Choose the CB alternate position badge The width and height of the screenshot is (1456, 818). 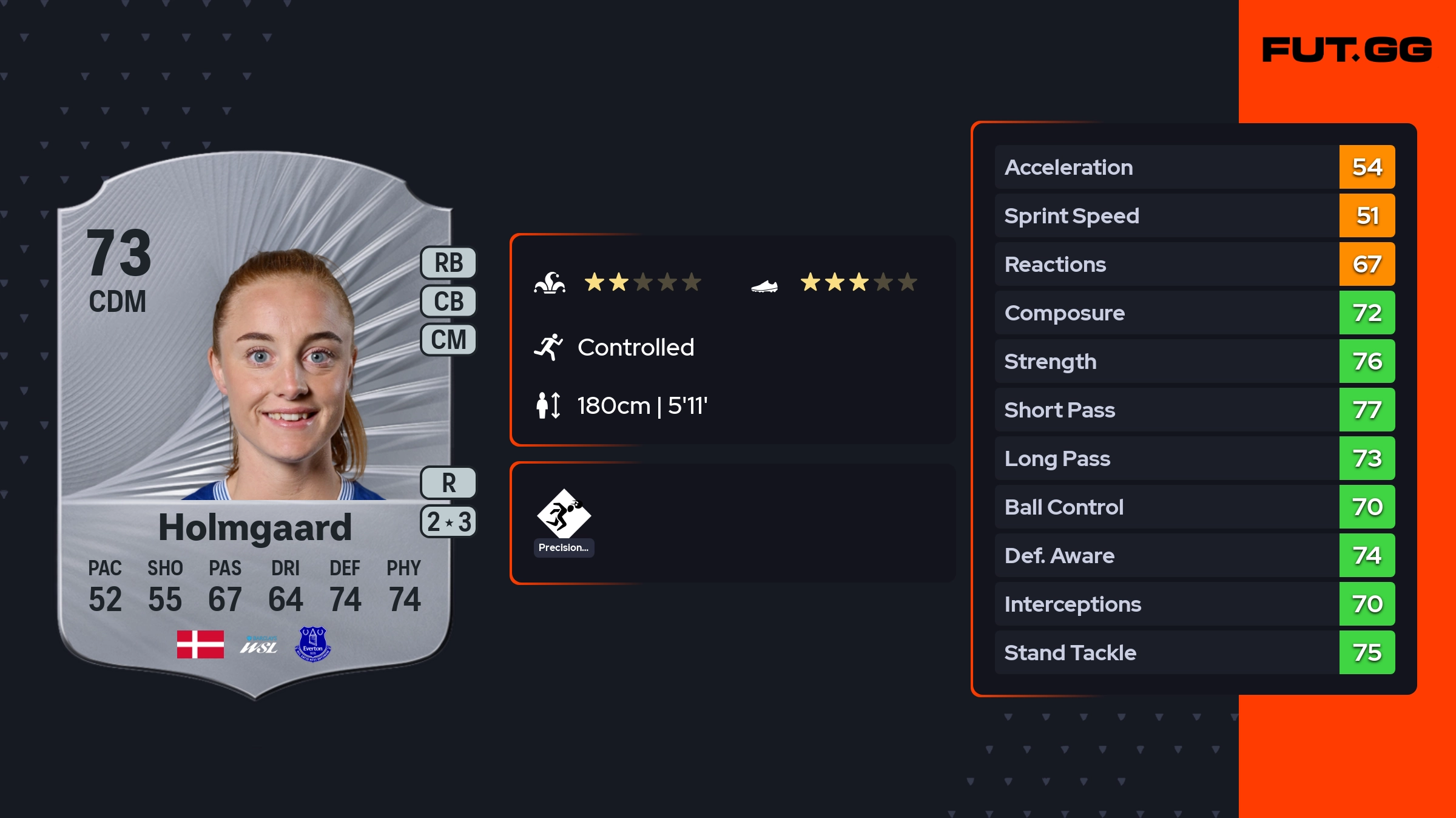click(x=448, y=302)
